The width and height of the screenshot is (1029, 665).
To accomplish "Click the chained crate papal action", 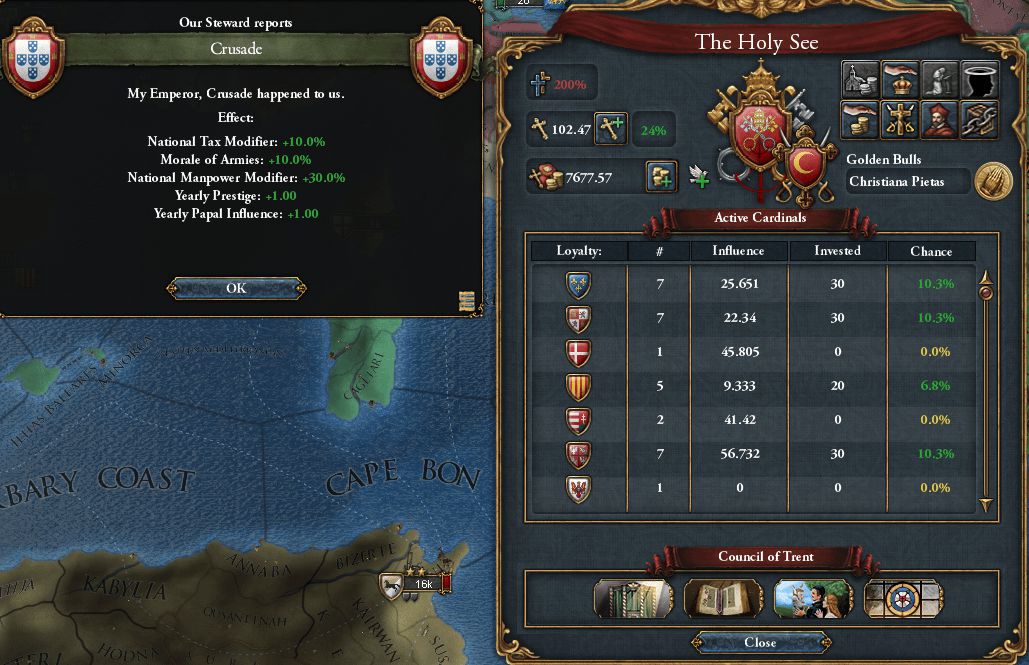I will [979, 120].
